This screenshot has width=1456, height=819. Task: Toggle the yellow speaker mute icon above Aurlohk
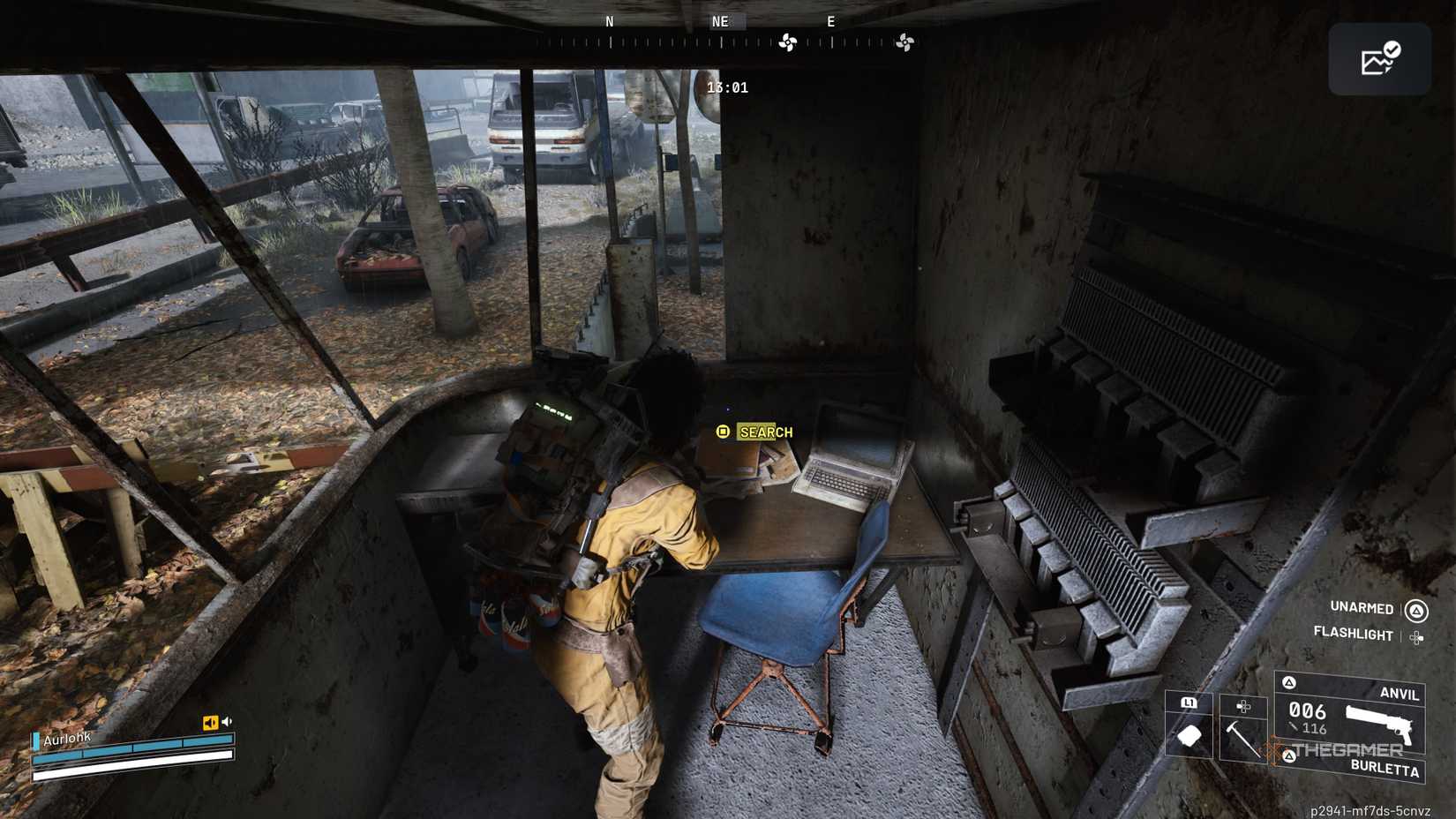209,720
